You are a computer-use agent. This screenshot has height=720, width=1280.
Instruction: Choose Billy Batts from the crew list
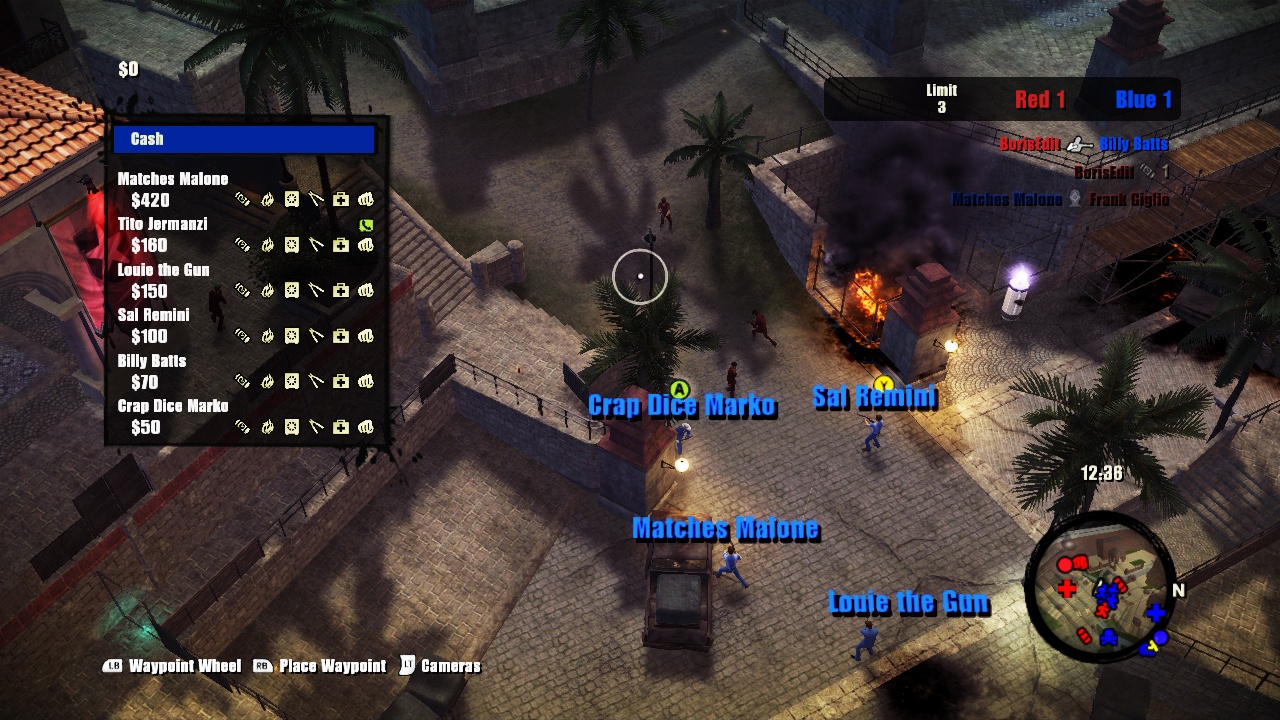coord(152,361)
